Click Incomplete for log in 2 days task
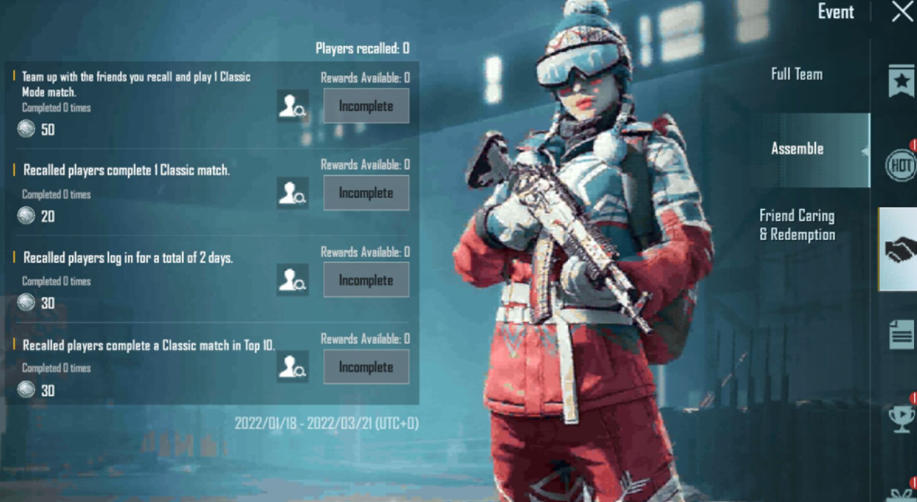 (366, 280)
